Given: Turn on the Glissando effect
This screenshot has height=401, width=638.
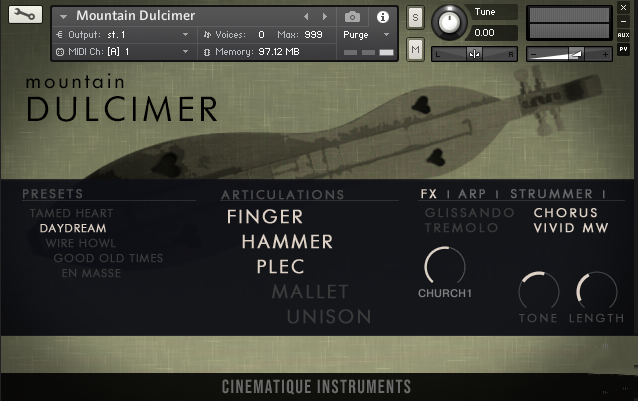Looking at the screenshot, I should pos(469,213).
